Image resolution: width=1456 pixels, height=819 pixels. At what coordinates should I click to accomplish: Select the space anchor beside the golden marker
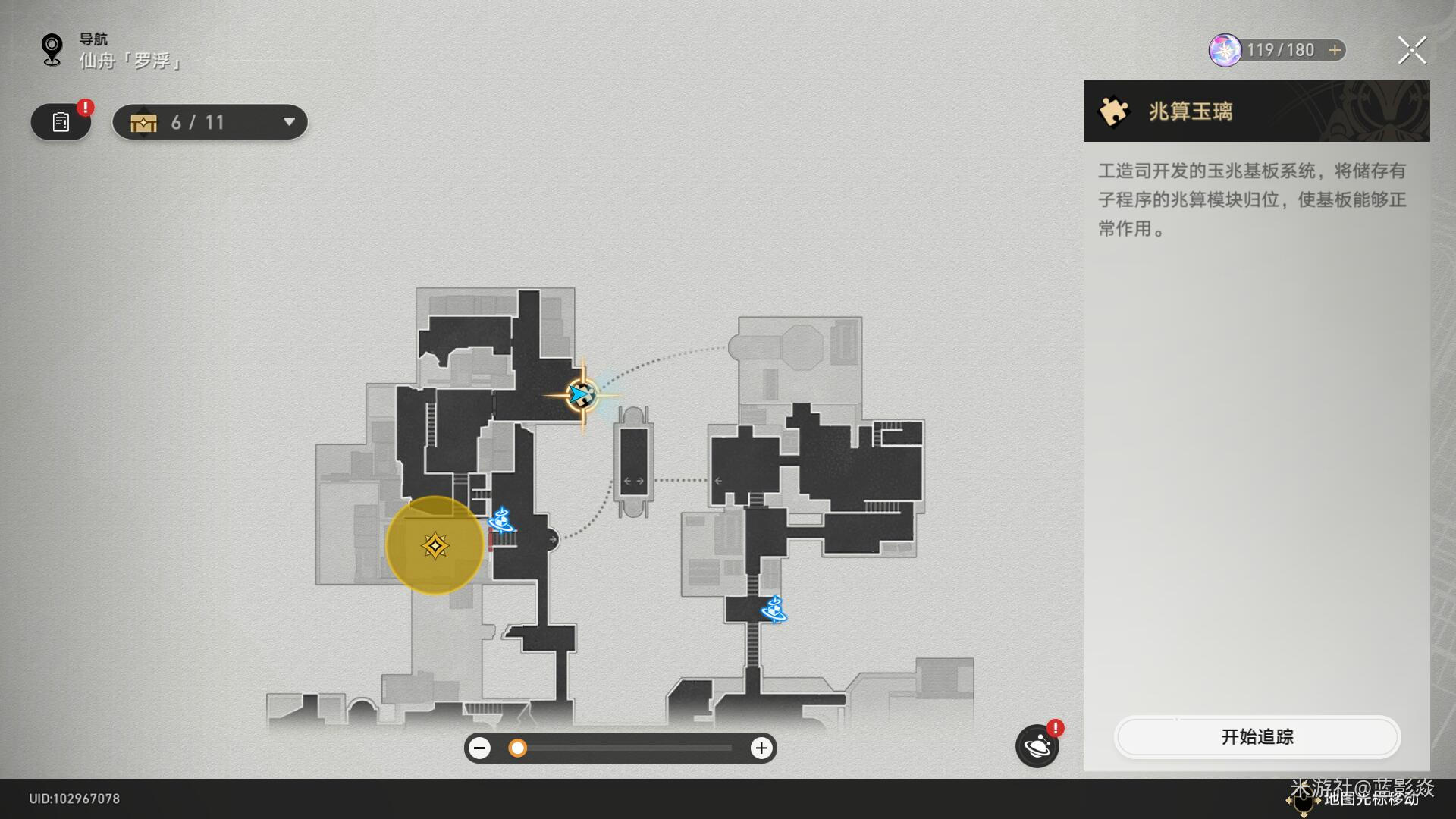point(501,520)
